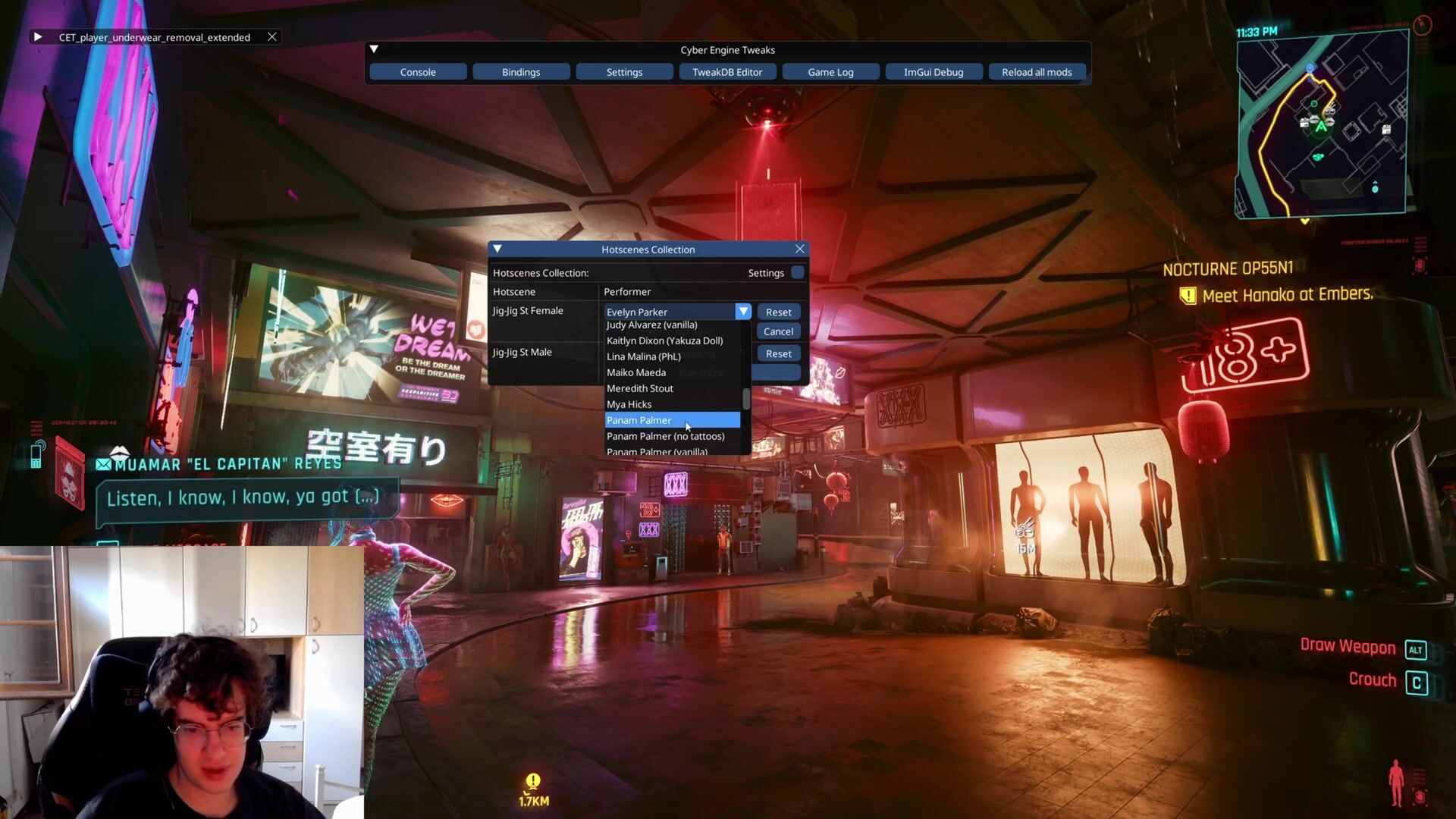Screen dimensions: 1456x819
Task: Switch to Bindings tab
Action: [x=521, y=72]
